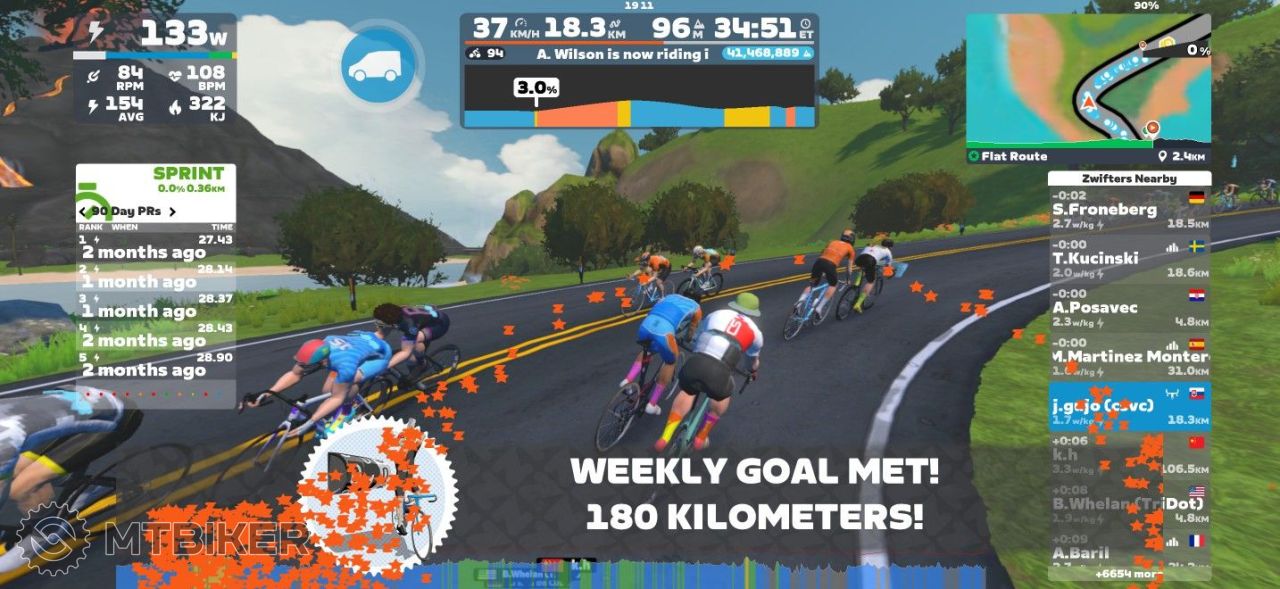Click the Zwifters Nearby header
Screen dimensions: 1280x589
pyautogui.click(x=1128, y=179)
